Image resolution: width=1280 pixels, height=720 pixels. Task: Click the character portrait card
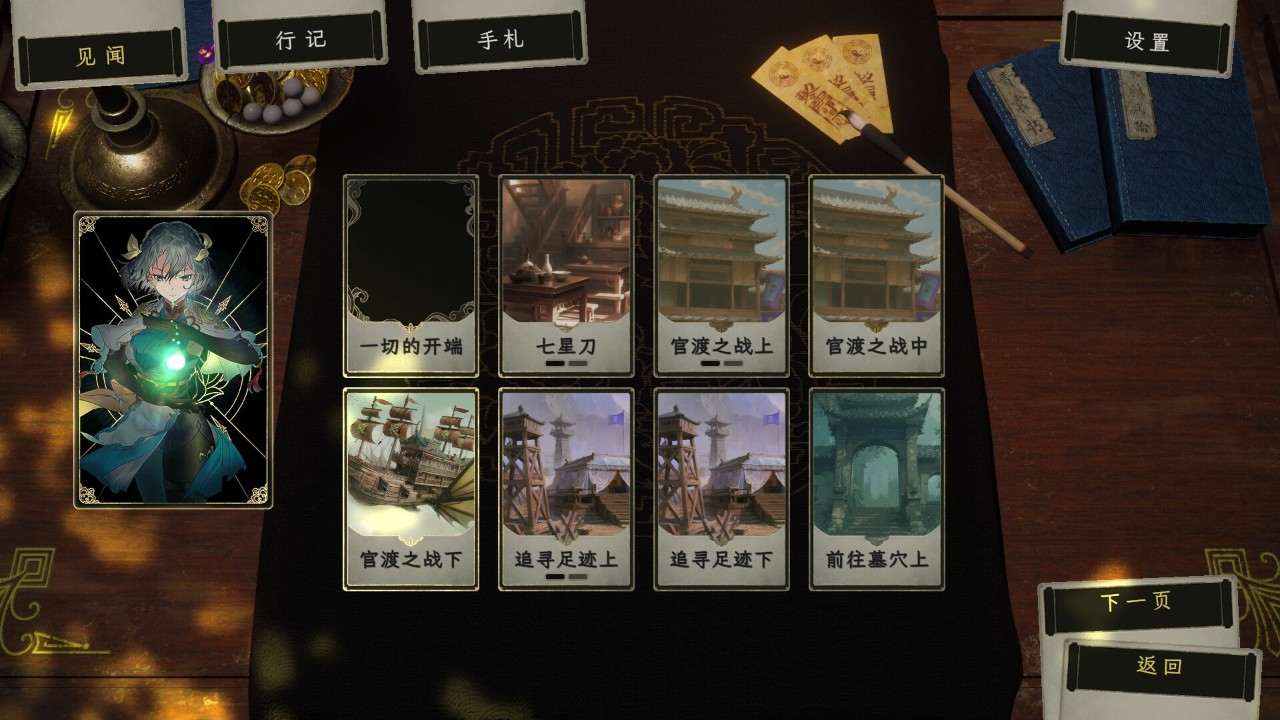coord(175,355)
